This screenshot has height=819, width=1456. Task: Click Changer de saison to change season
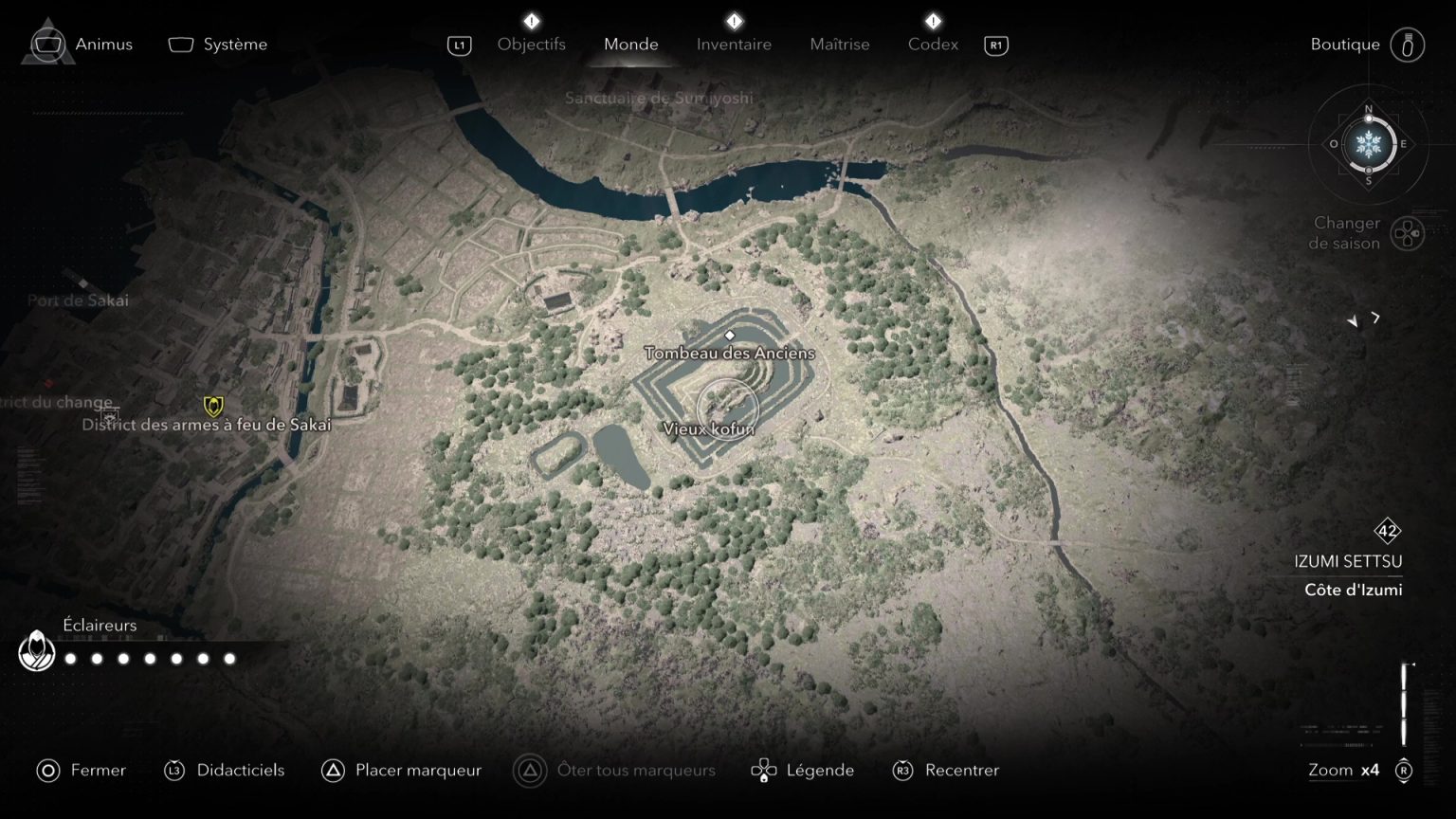1345,233
